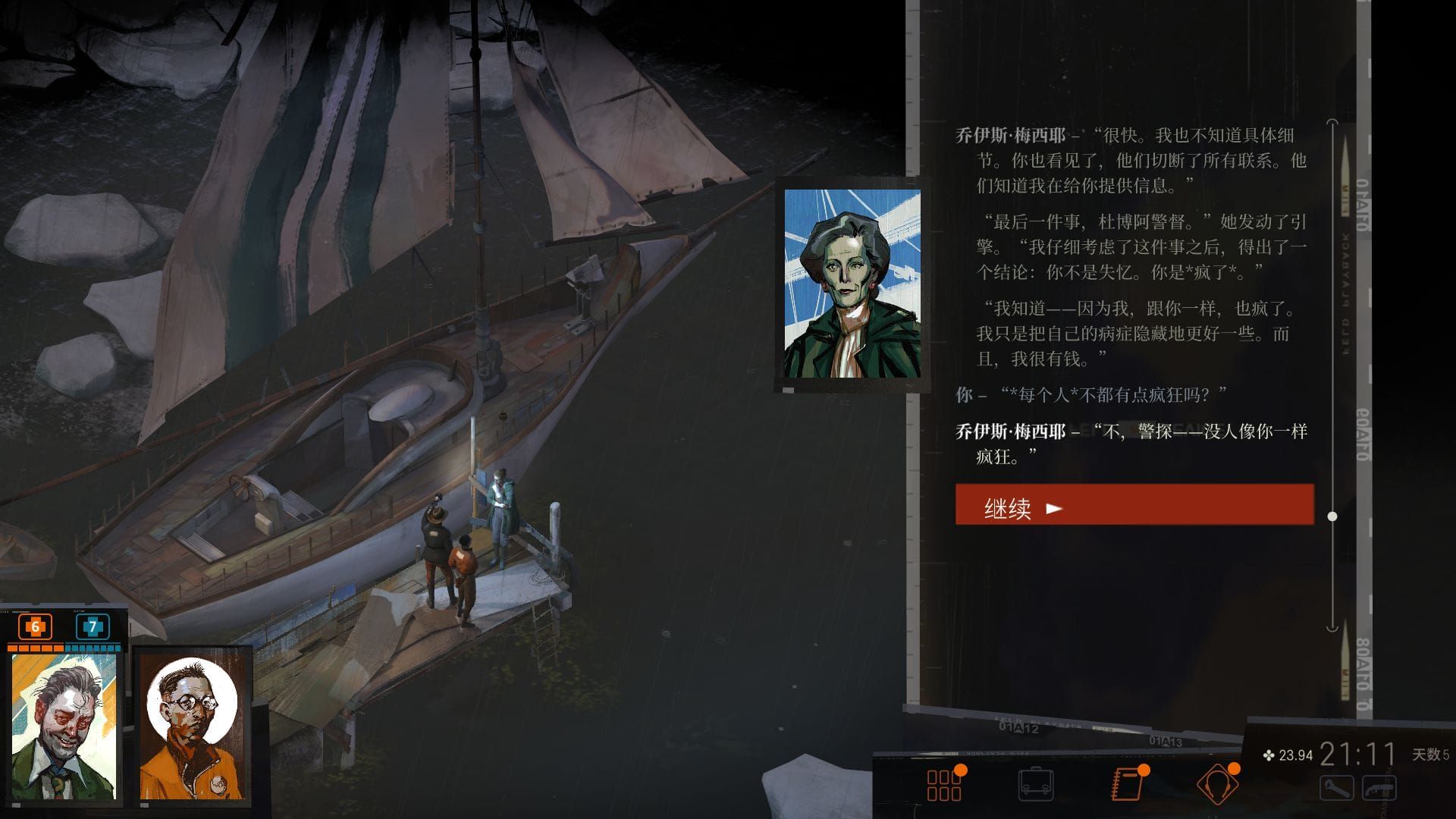
Task: Click the journal's orange notification dot
Action: 1143,770
